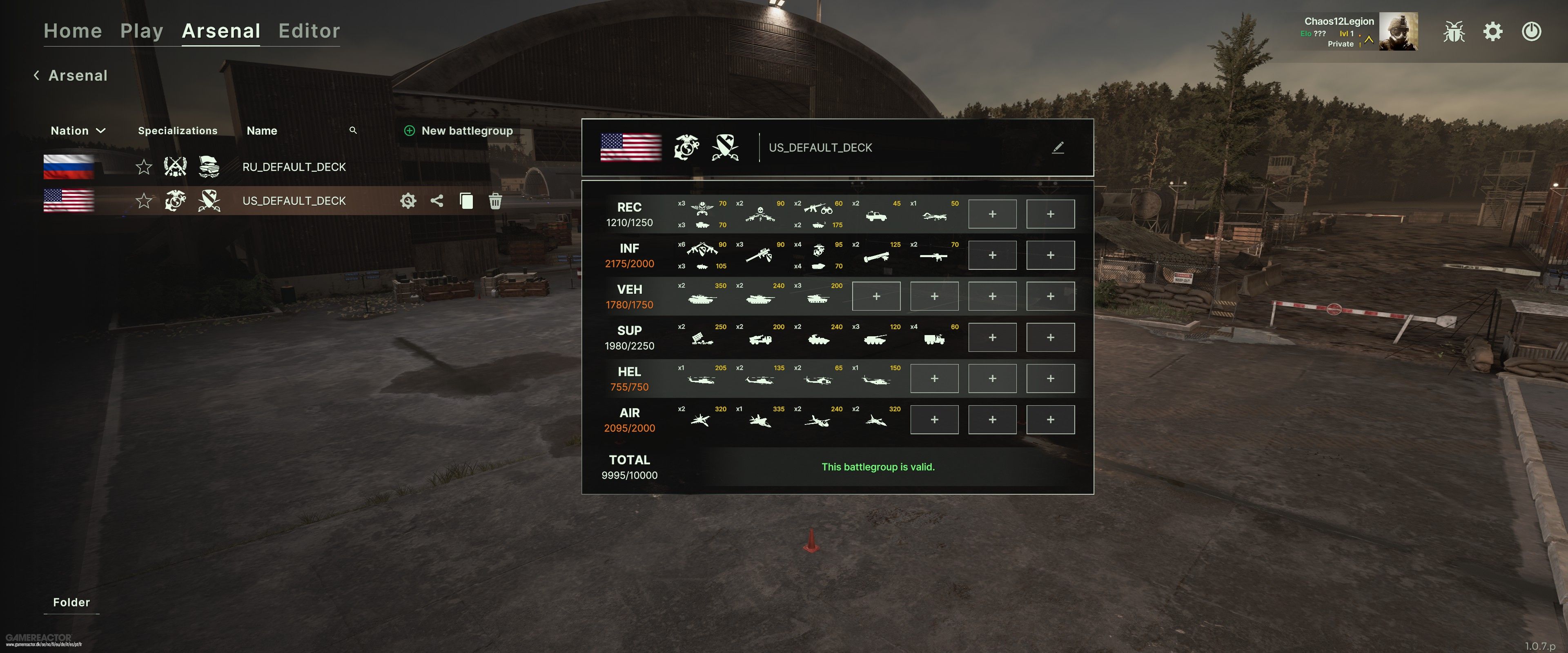This screenshot has height=653, width=1568.
Task: Switch to the Play tab
Action: (x=141, y=31)
